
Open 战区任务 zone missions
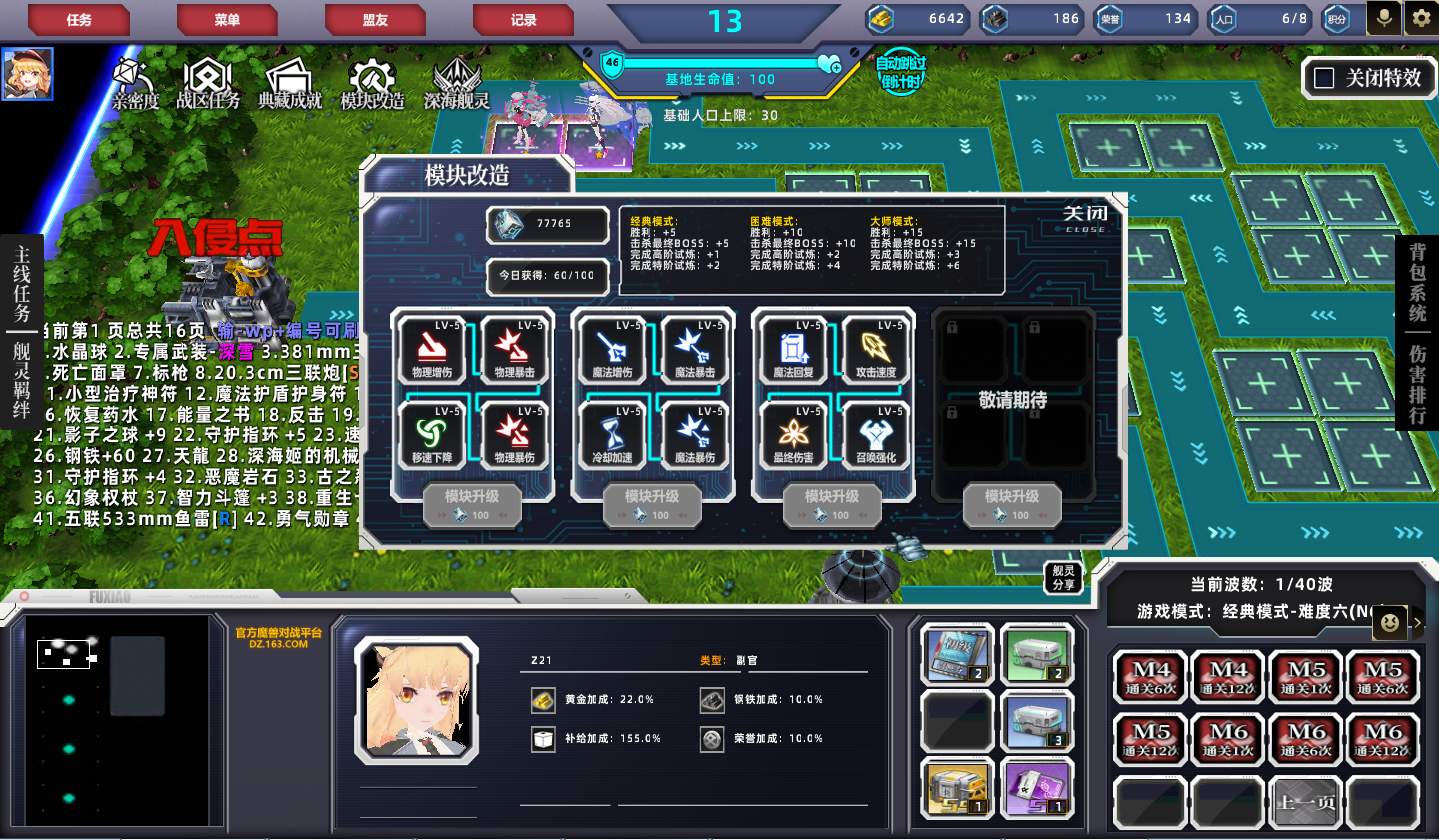[x=208, y=83]
